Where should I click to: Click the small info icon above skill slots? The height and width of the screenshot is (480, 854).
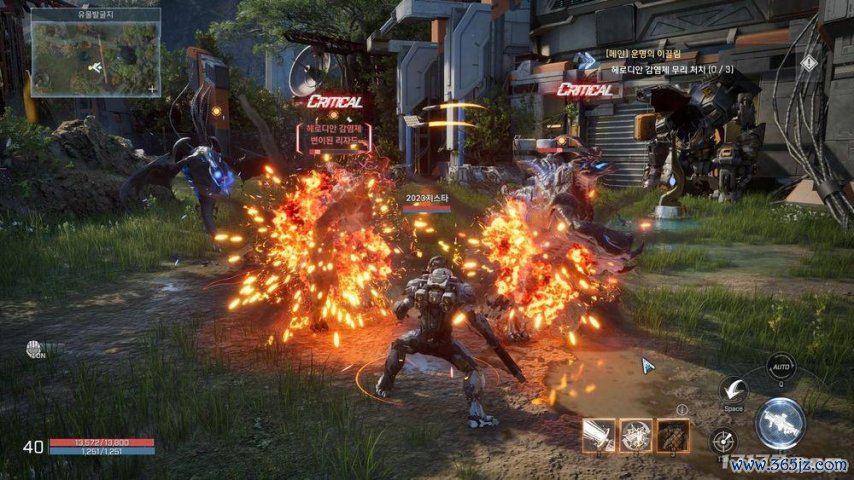[682, 409]
